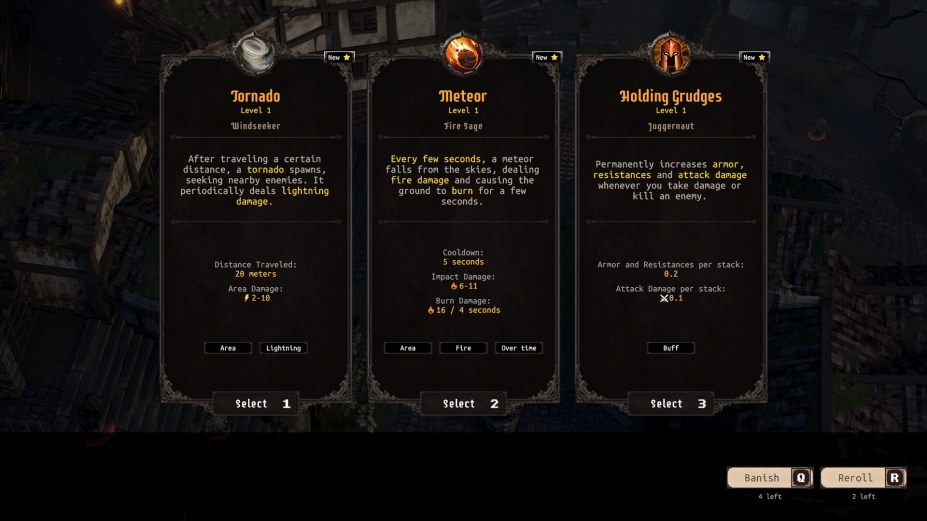Choose the Meteor ability card
The width and height of the screenshot is (927, 521).
point(463,404)
